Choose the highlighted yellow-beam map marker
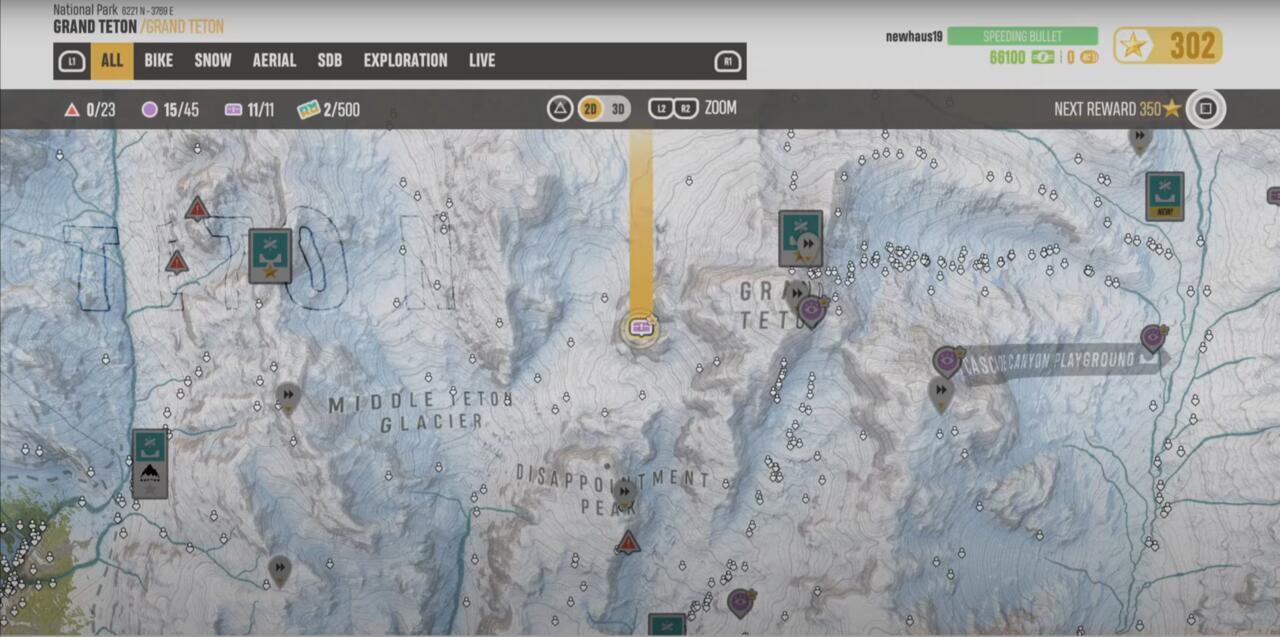Image resolution: width=1280 pixels, height=637 pixels. [641, 327]
